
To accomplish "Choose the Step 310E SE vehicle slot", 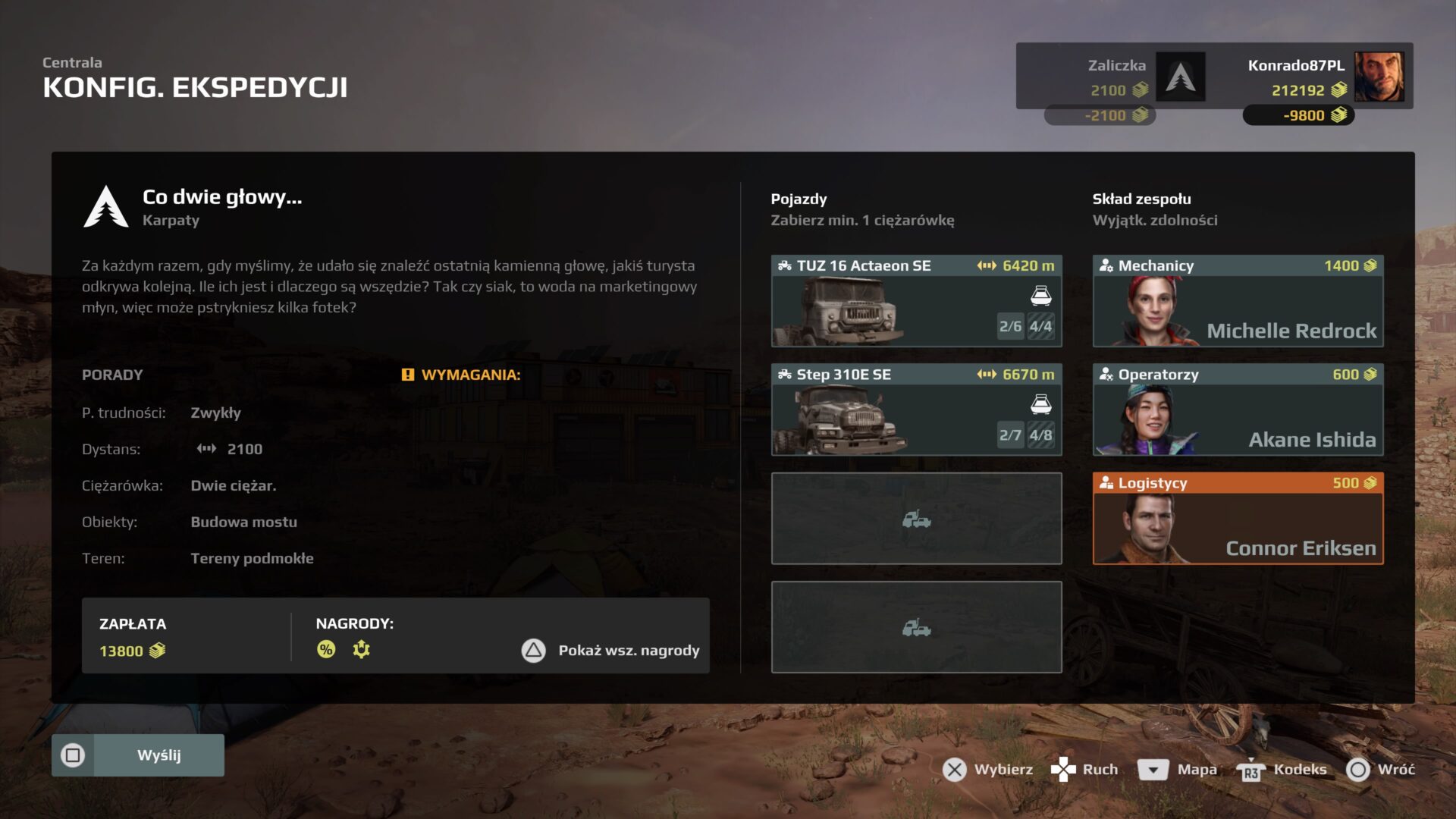I will pyautogui.click(x=916, y=409).
